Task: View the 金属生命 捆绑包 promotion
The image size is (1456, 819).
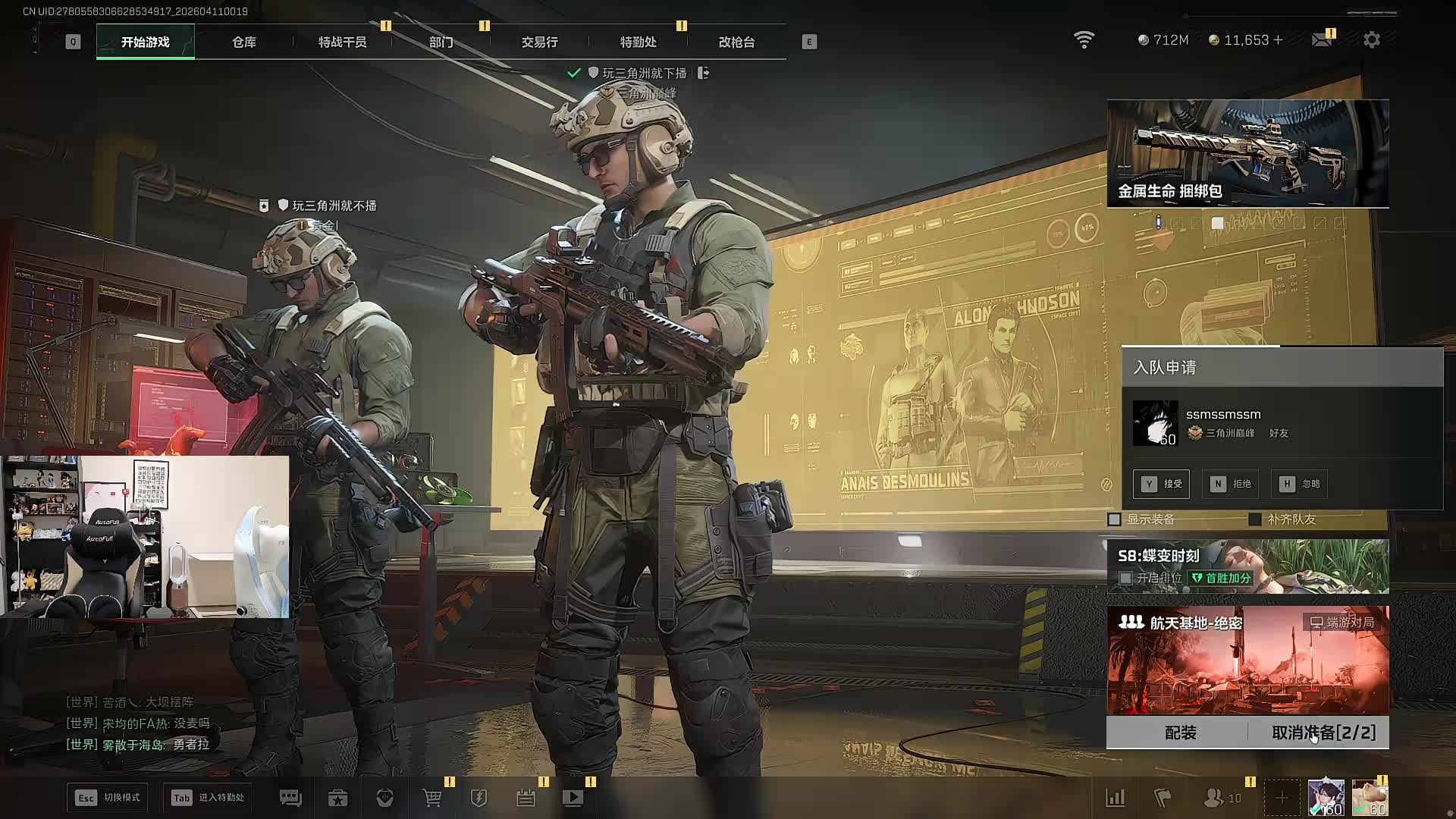Action: 1247,153
